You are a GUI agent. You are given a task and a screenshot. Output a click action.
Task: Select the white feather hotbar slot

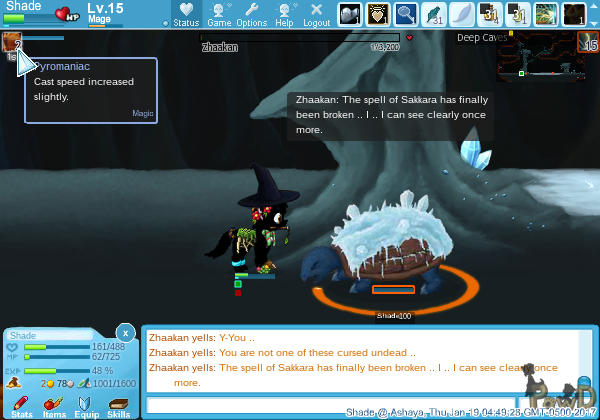tap(465, 14)
